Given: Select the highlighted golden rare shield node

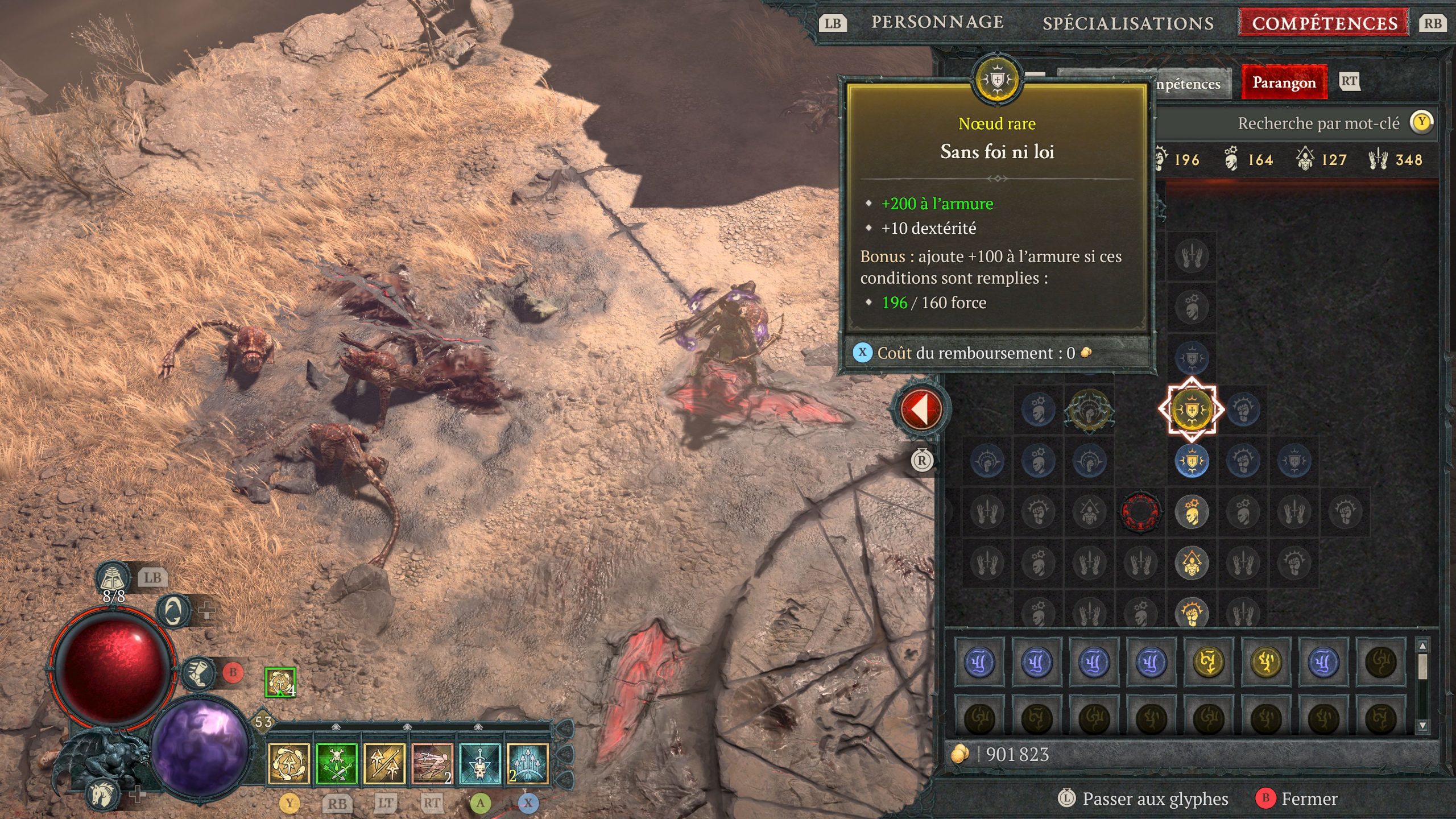Looking at the screenshot, I should point(1191,409).
